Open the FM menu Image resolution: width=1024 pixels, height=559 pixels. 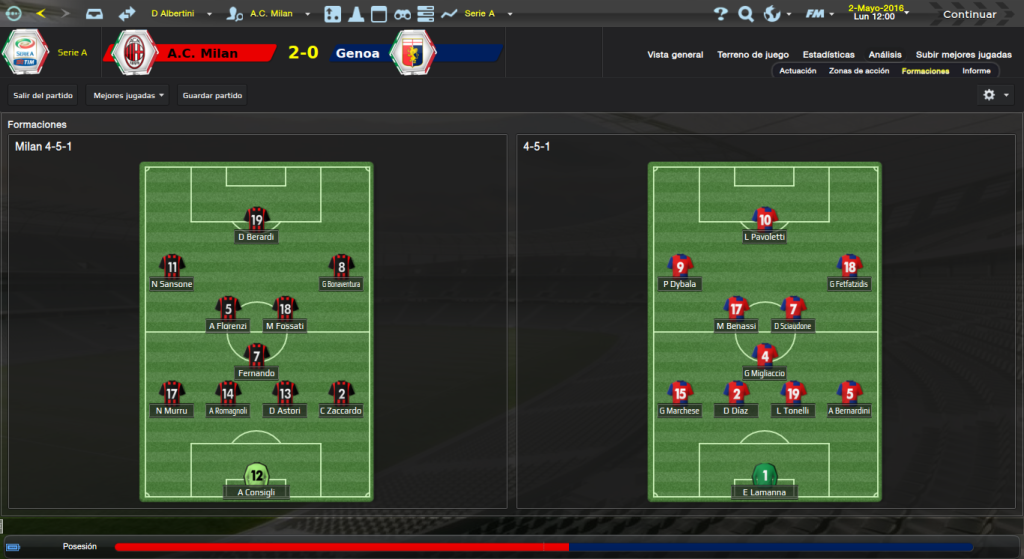[819, 14]
